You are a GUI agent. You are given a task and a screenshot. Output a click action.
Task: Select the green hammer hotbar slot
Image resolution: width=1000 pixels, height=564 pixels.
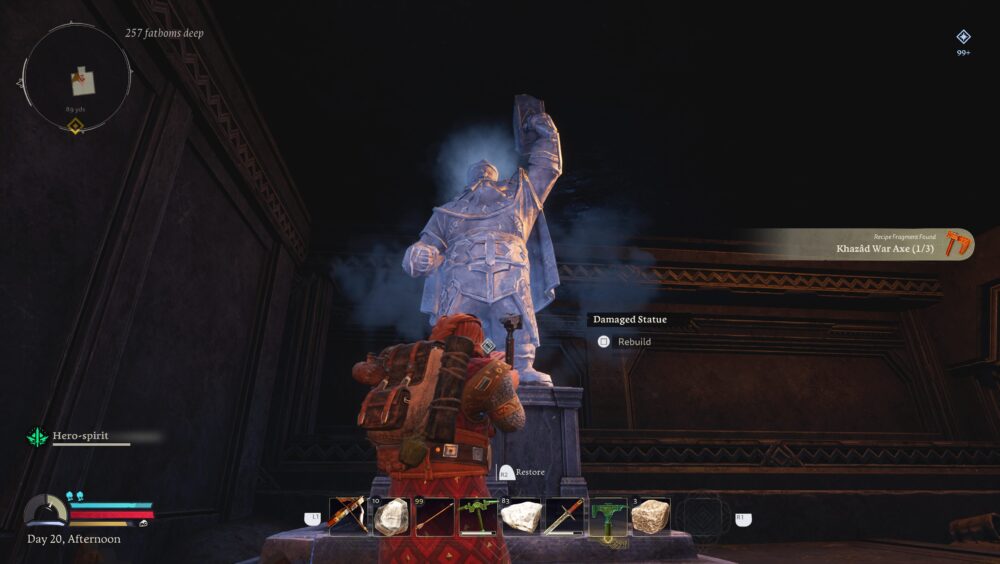[x=607, y=517]
